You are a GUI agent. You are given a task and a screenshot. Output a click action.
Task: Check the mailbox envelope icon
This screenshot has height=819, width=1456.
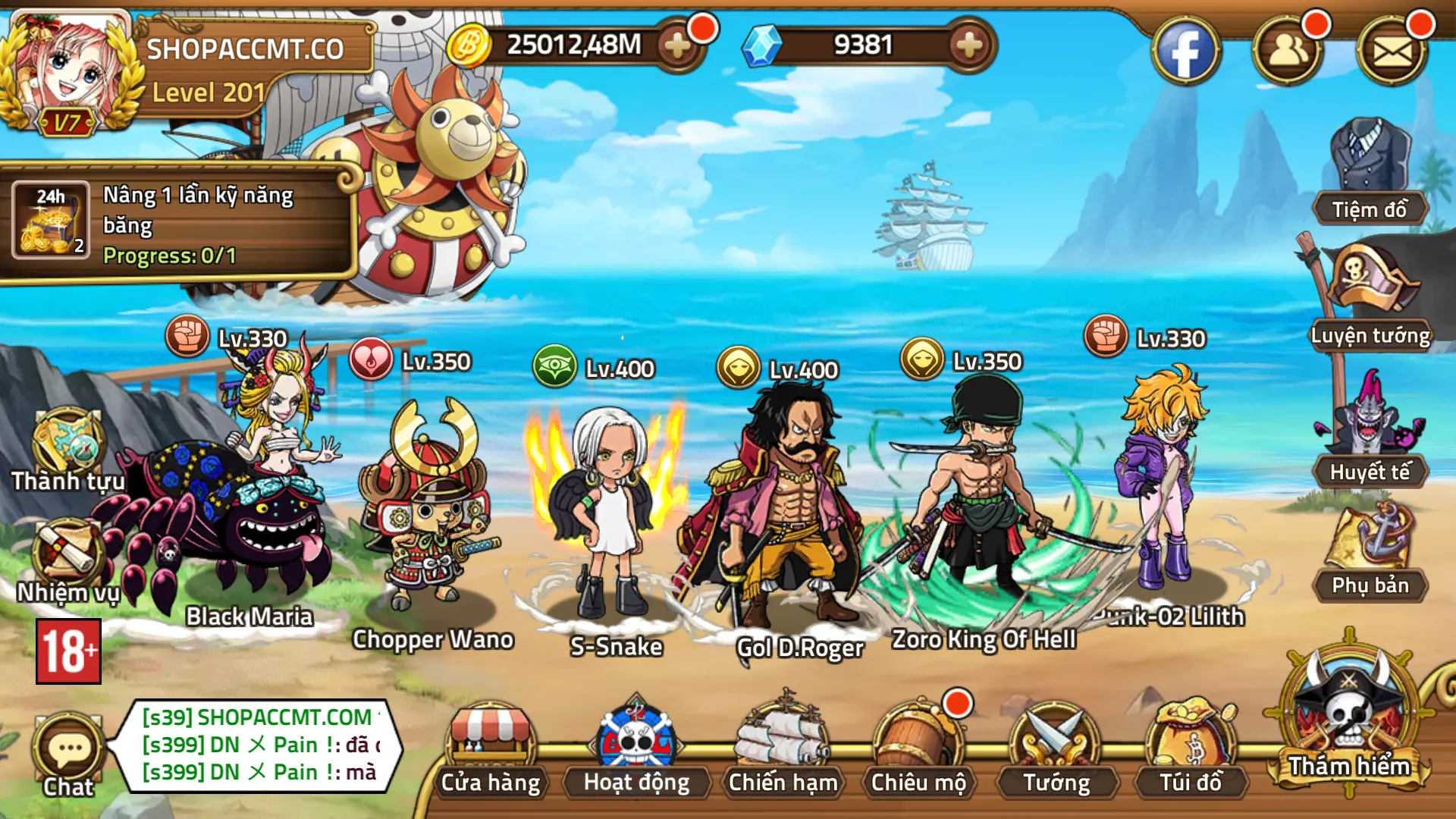pos(1392,52)
